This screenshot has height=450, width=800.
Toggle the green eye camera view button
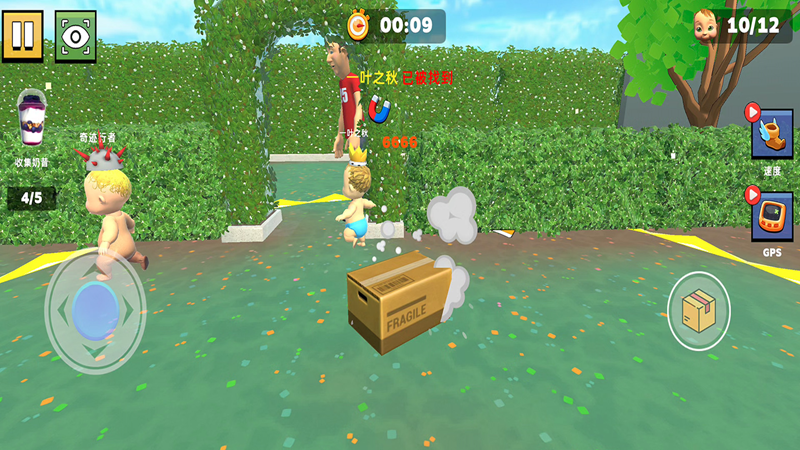[x=75, y=35]
